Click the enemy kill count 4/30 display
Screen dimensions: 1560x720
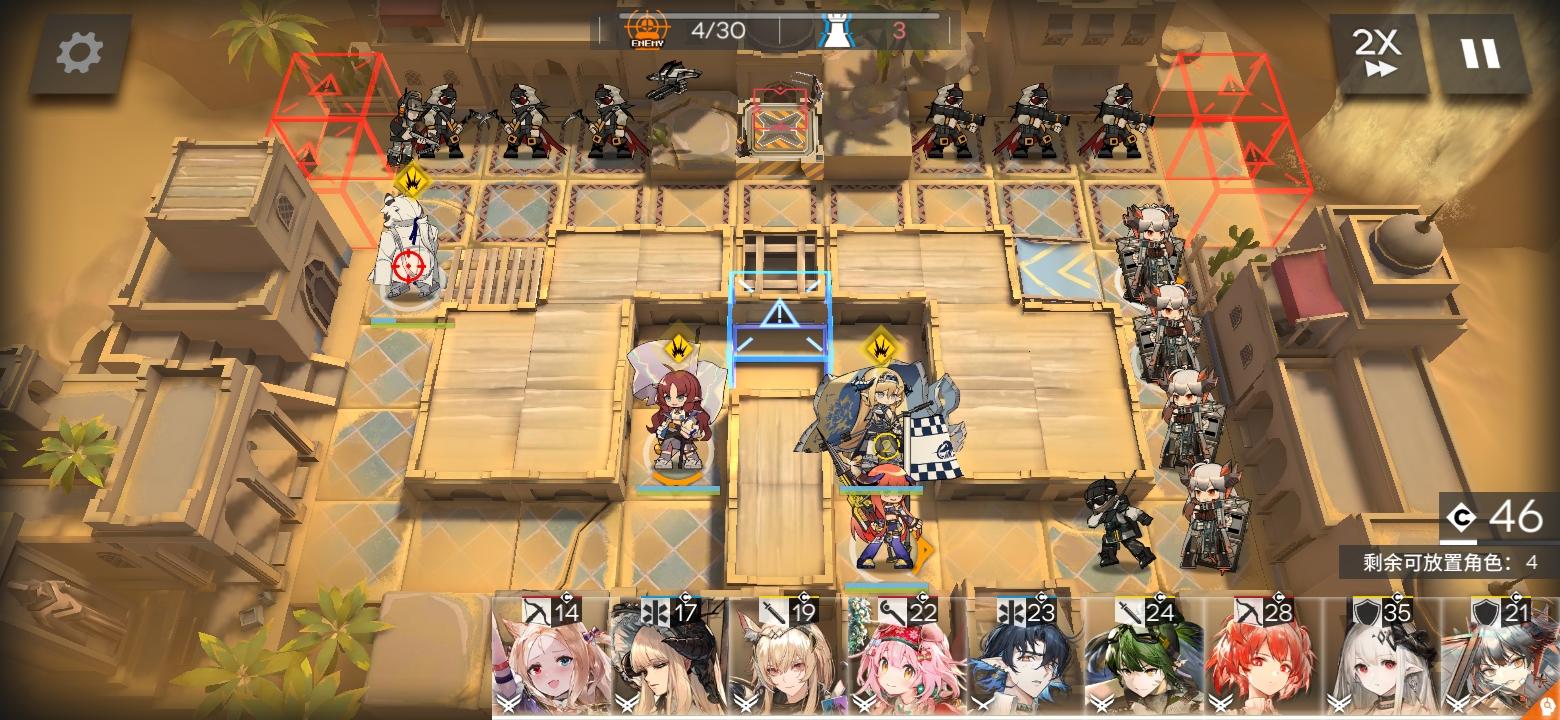point(716,29)
